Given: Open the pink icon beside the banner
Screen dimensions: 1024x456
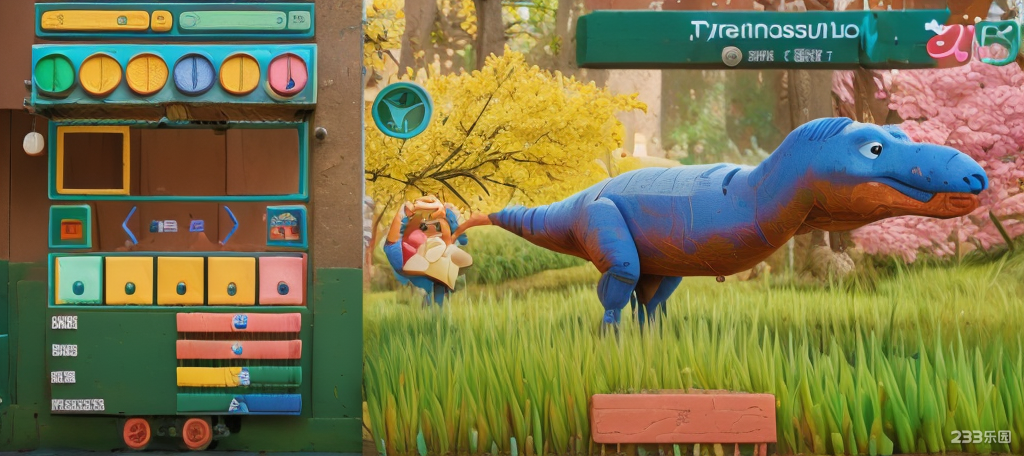Looking at the screenshot, I should (x=945, y=40).
